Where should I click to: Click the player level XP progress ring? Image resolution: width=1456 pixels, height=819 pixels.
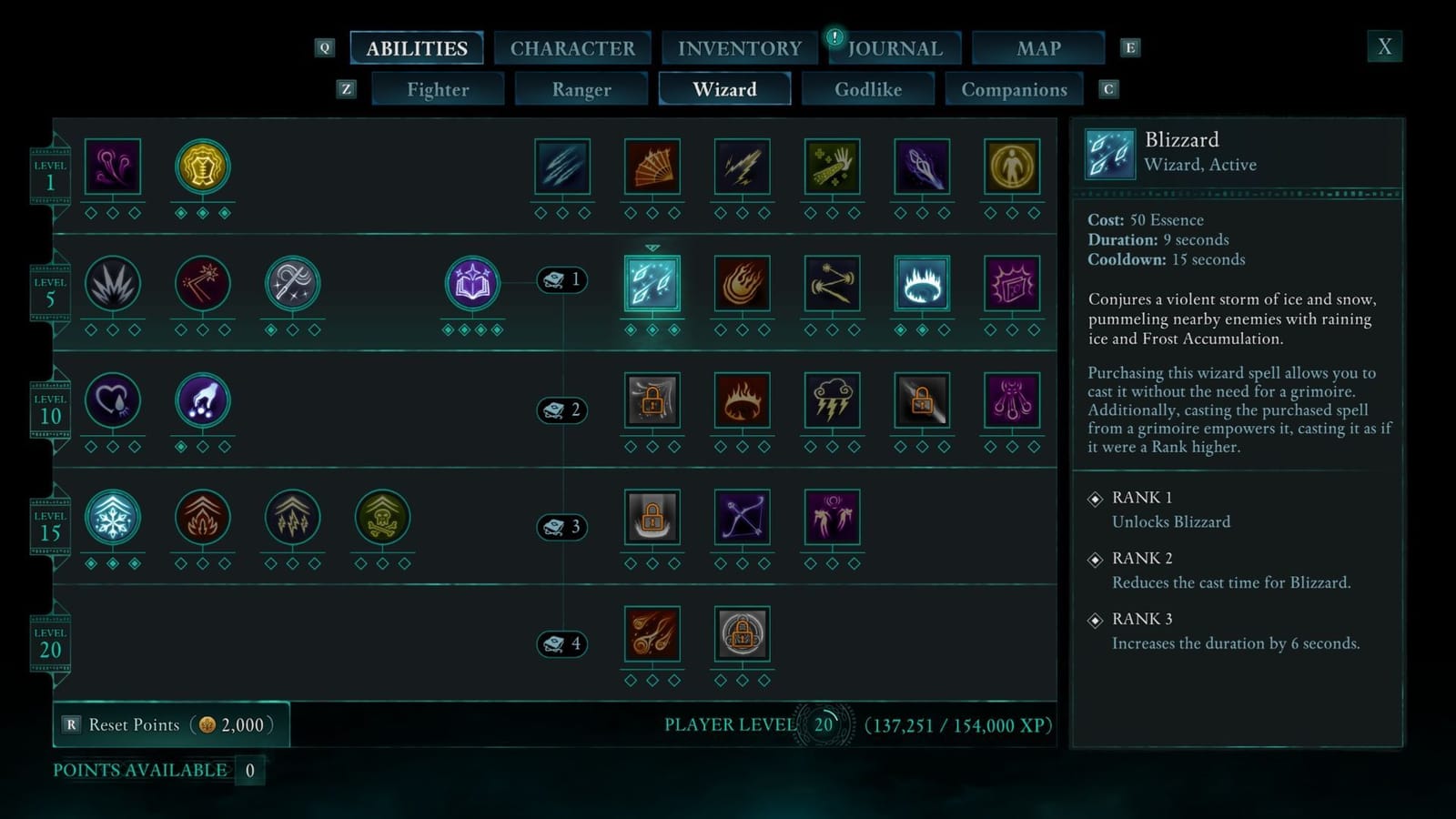pyautogui.click(x=824, y=725)
